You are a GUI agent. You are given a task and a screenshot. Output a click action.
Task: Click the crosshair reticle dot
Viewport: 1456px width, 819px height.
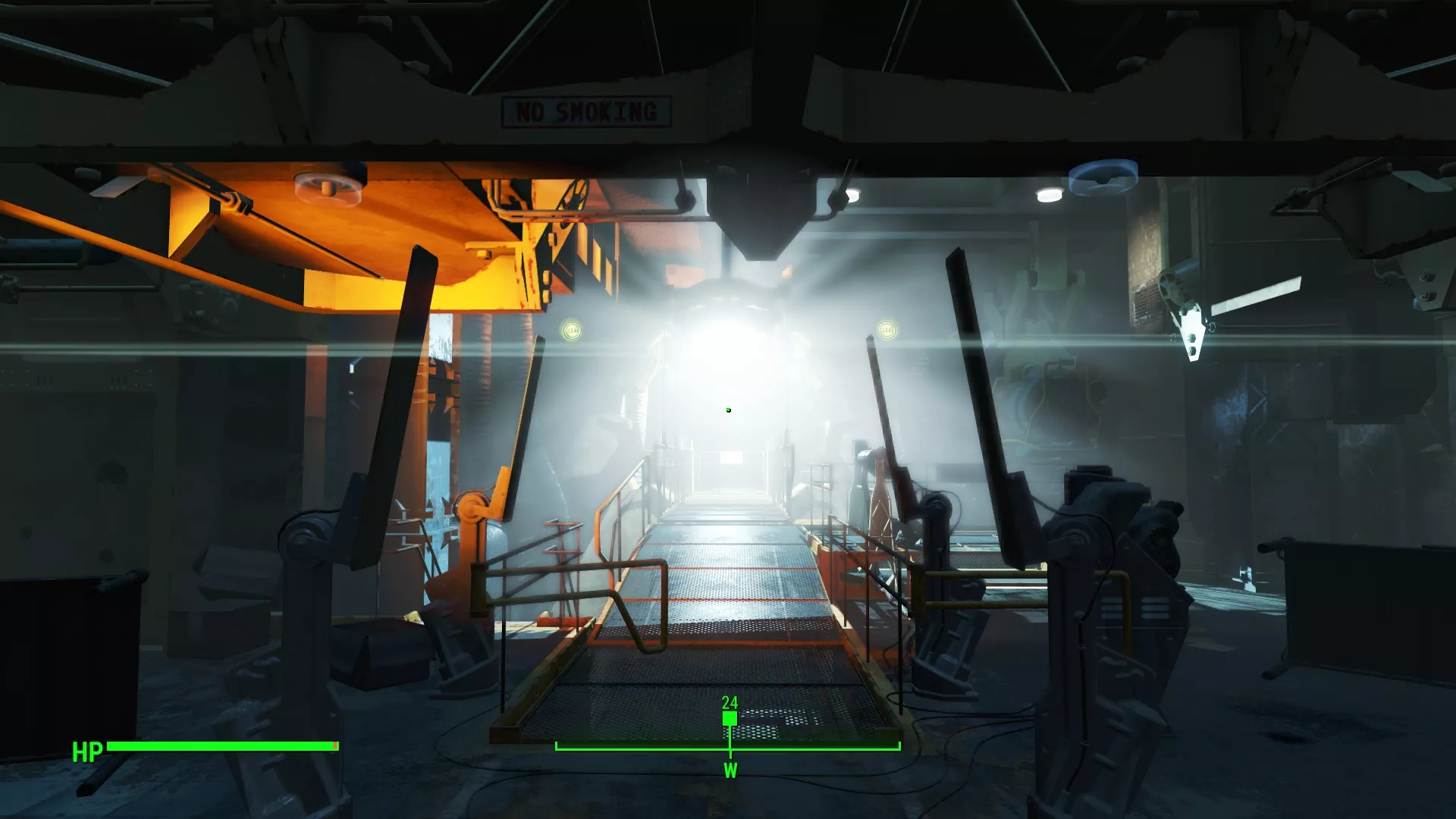(x=728, y=409)
